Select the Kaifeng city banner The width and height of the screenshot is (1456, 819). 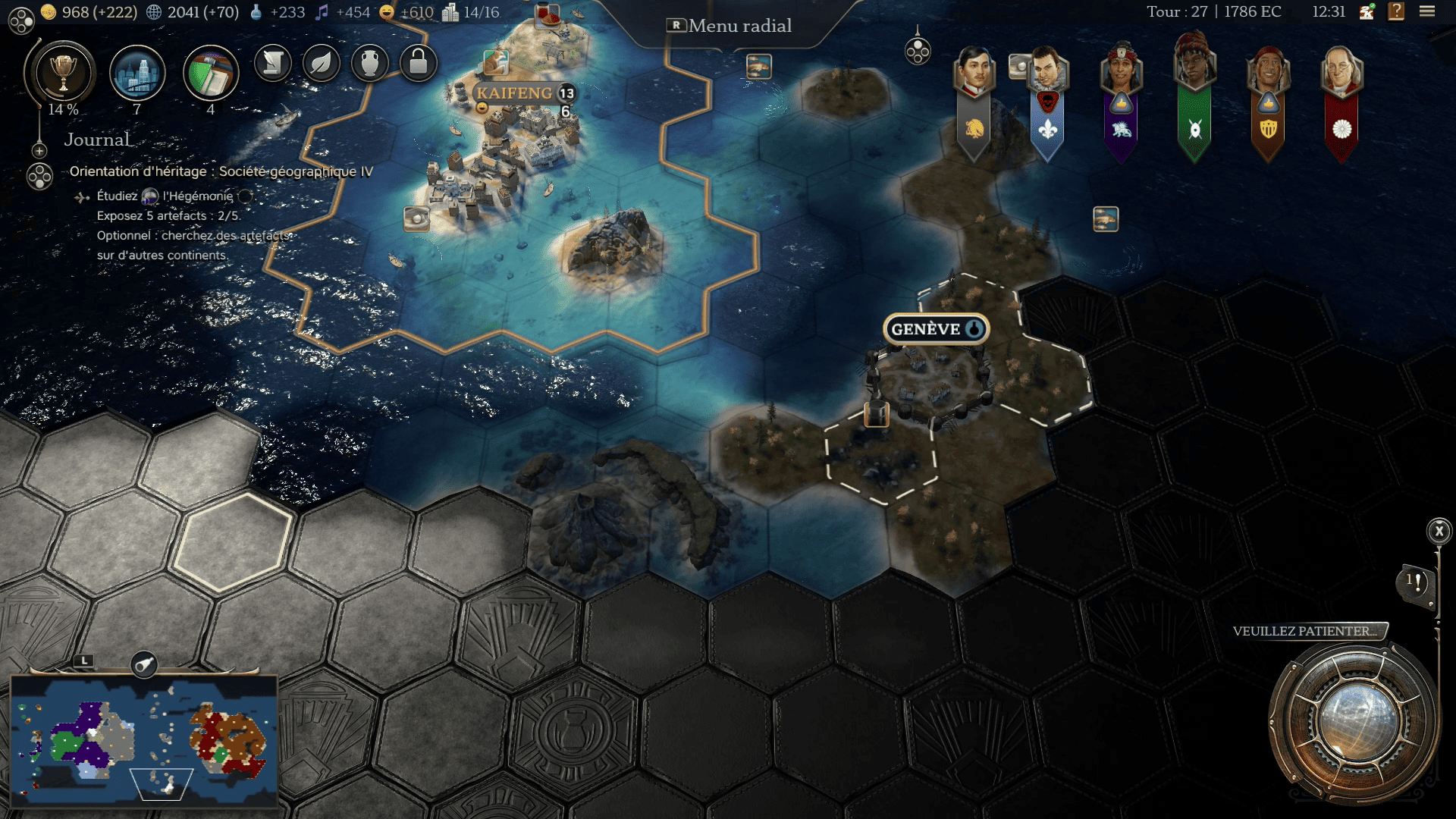pyautogui.click(x=516, y=93)
